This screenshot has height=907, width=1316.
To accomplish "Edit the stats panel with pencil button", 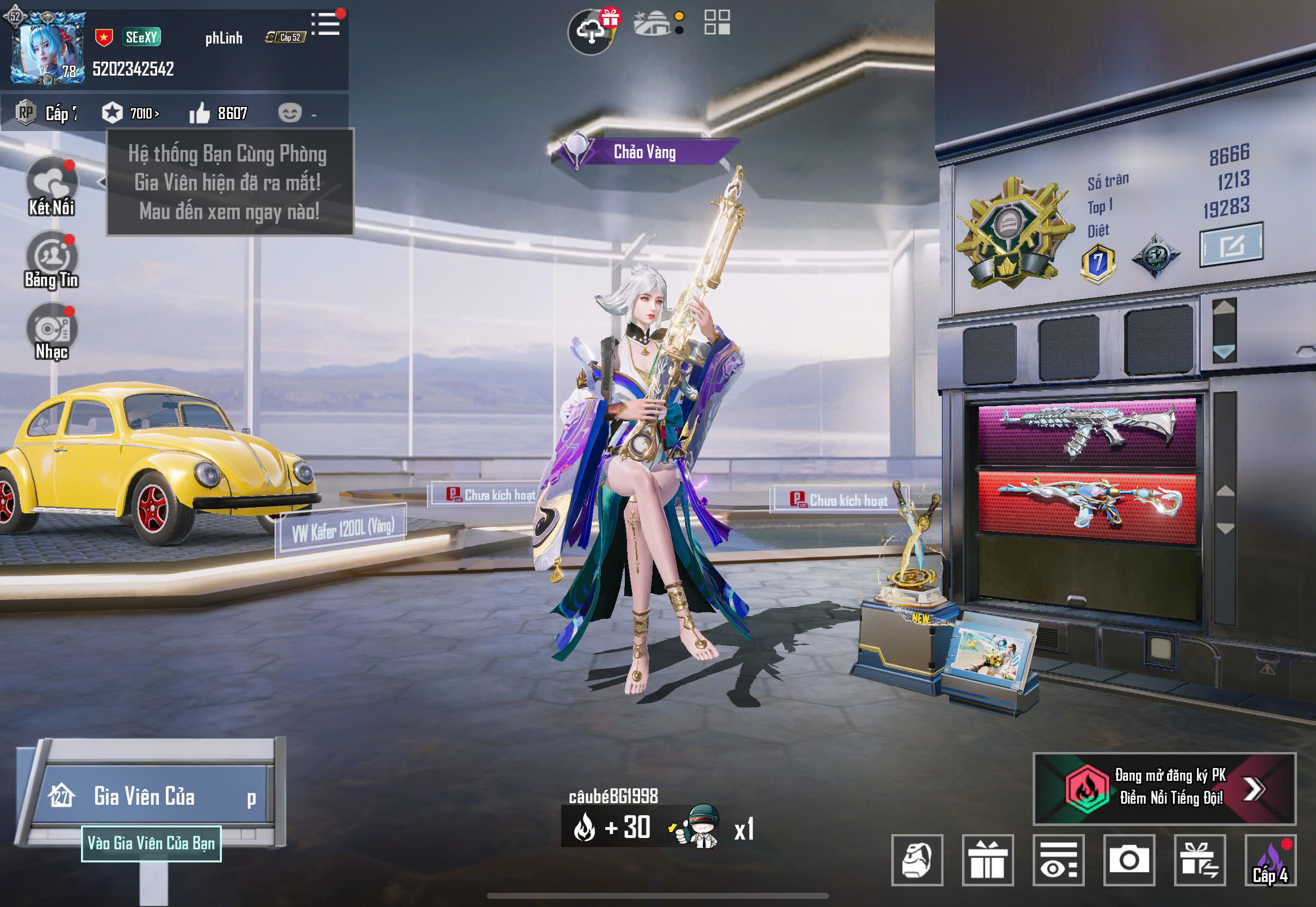I will pyautogui.click(x=1231, y=245).
